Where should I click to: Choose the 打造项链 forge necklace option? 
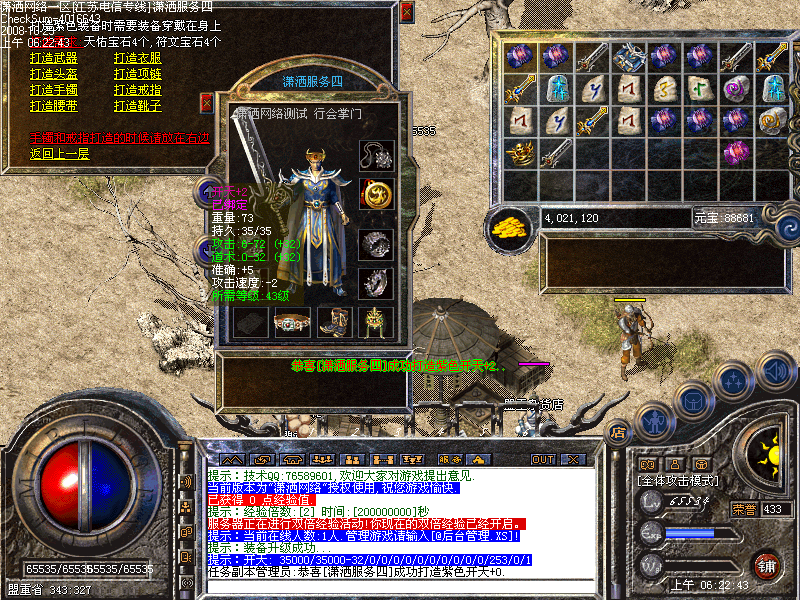click(137, 74)
